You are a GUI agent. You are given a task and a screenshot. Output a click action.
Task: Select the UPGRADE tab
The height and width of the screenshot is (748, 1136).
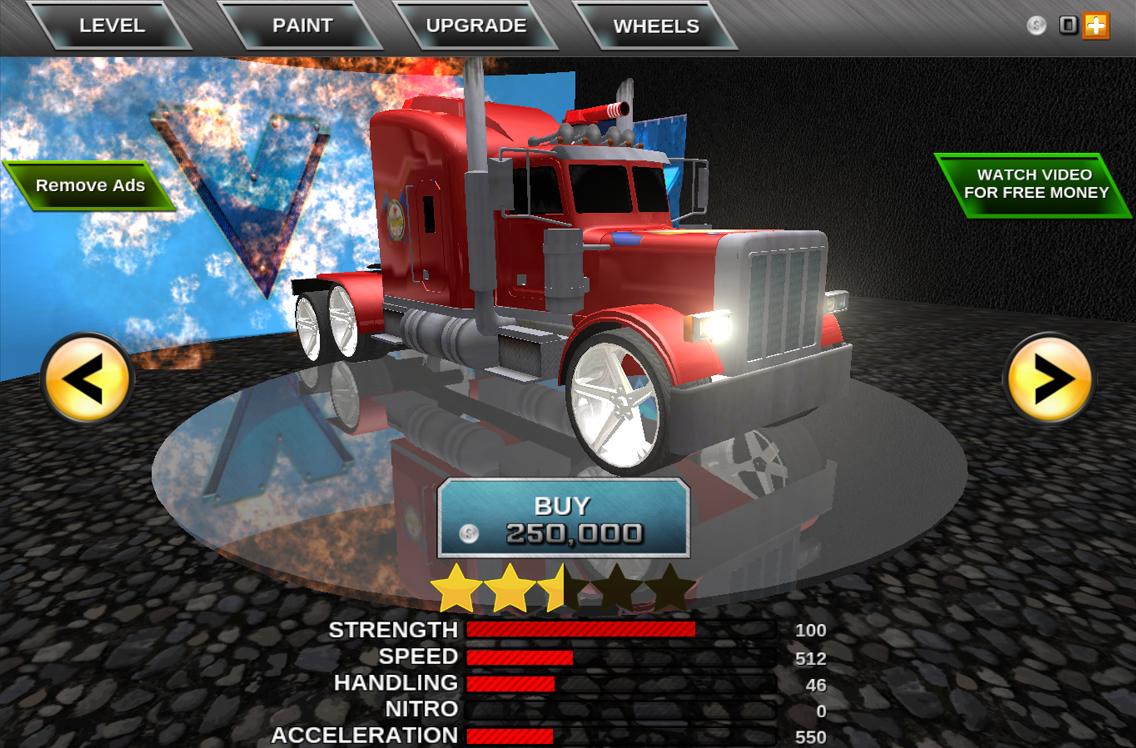[x=476, y=26]
